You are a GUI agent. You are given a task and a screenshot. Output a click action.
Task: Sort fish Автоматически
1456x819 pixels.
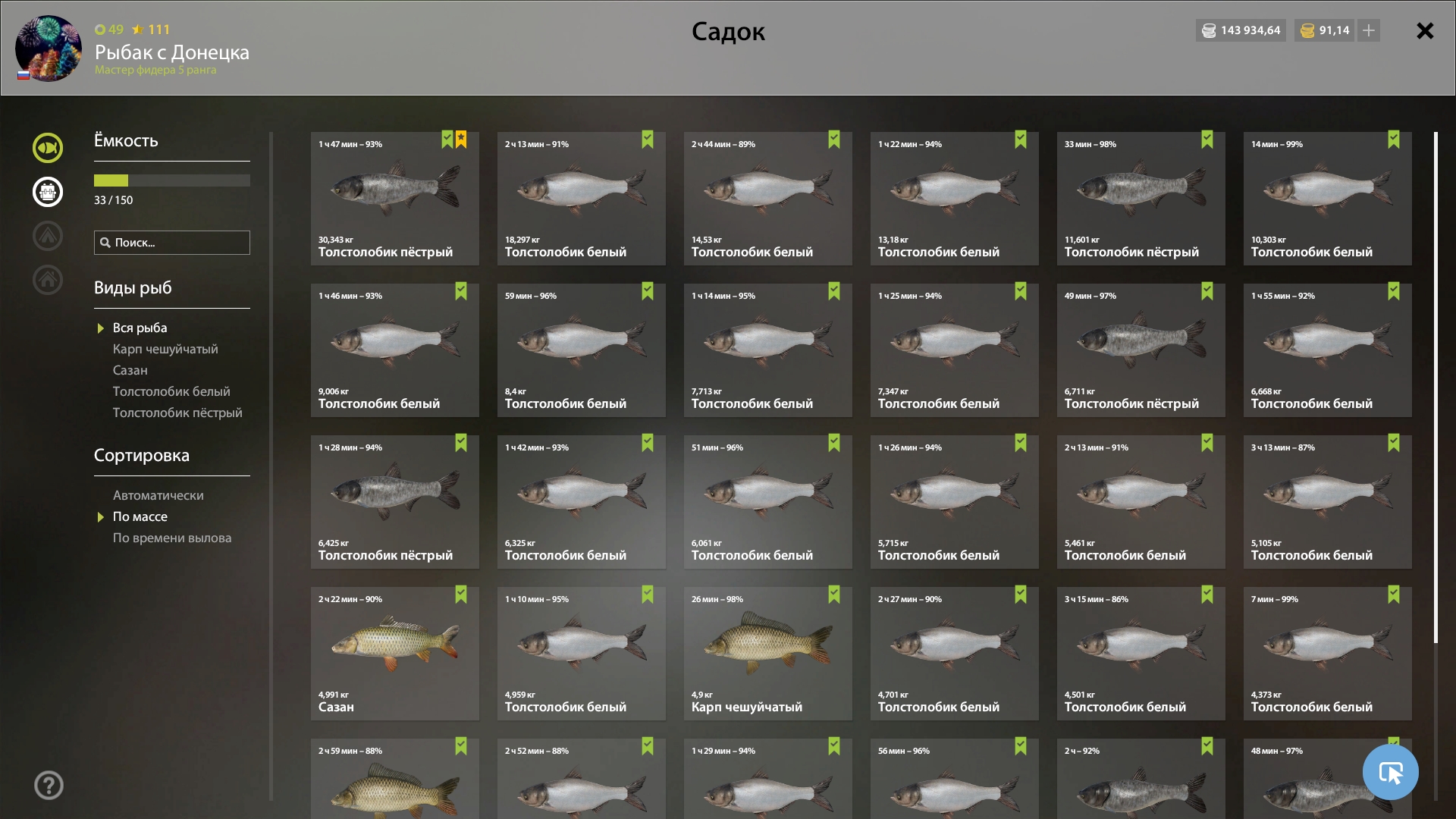(158, 495)
